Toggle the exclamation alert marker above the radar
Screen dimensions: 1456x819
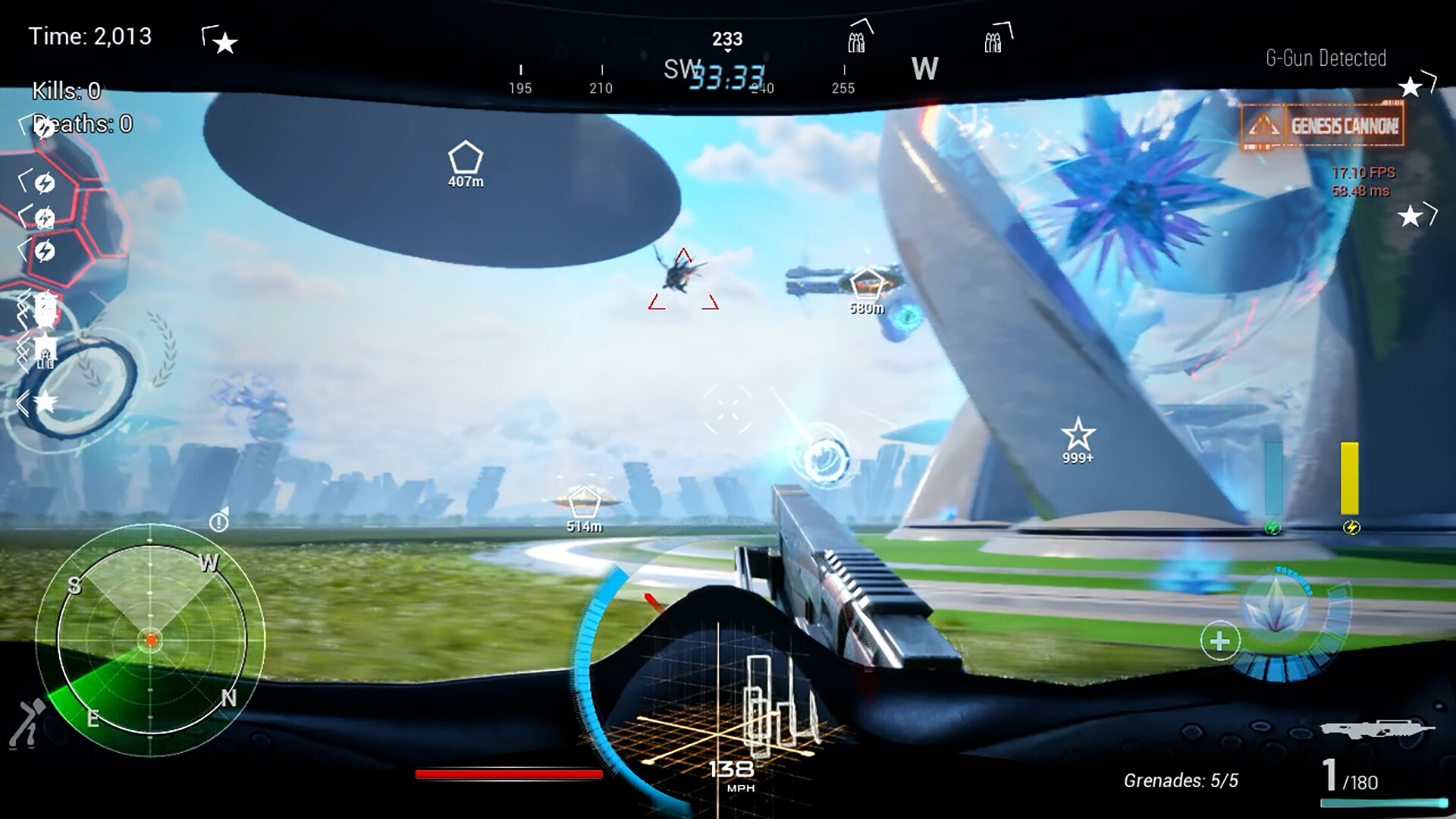218,521
